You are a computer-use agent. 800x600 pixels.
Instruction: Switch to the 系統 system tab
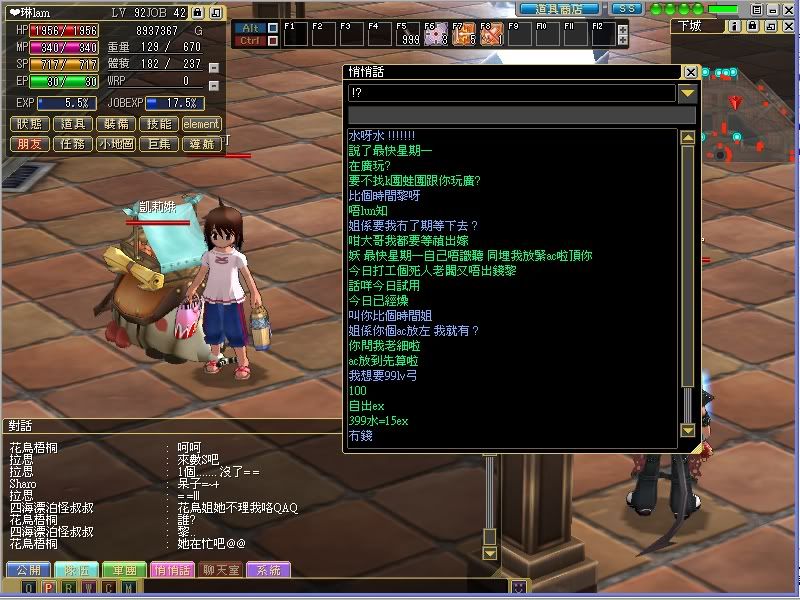pos(270,569)
